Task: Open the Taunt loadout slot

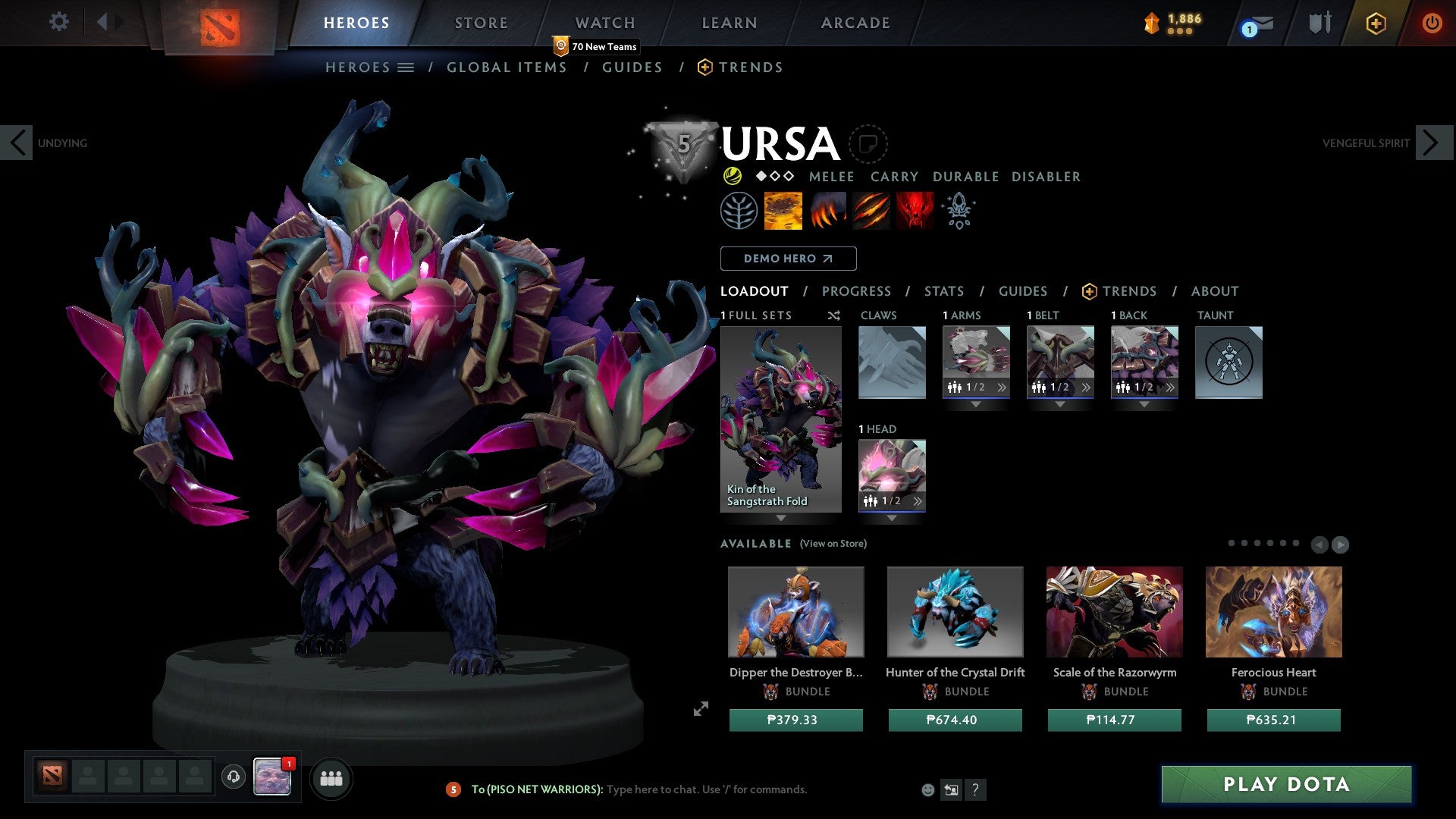Action: click(1228, 362)
